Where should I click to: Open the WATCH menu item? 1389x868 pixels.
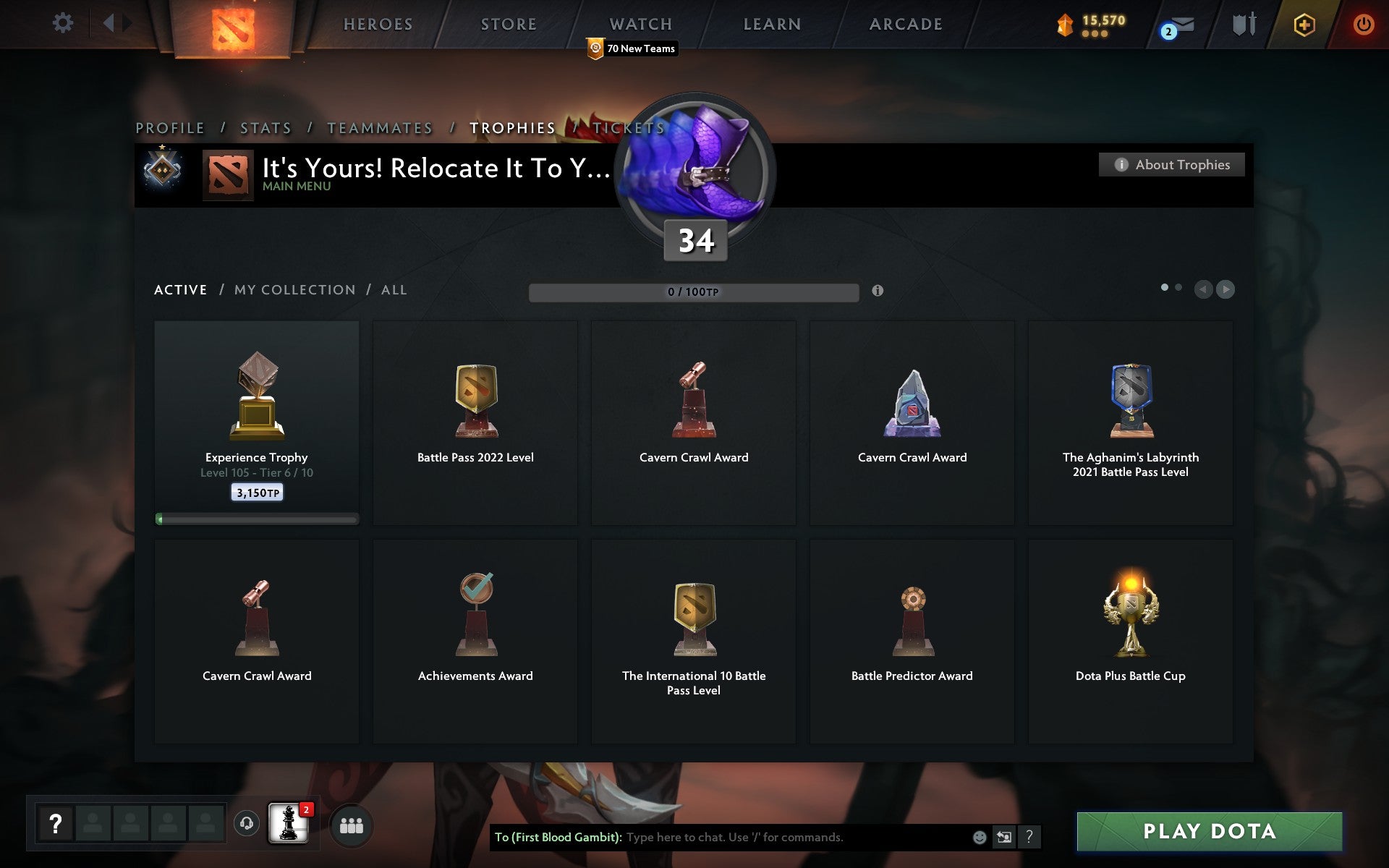coord(640,23)
